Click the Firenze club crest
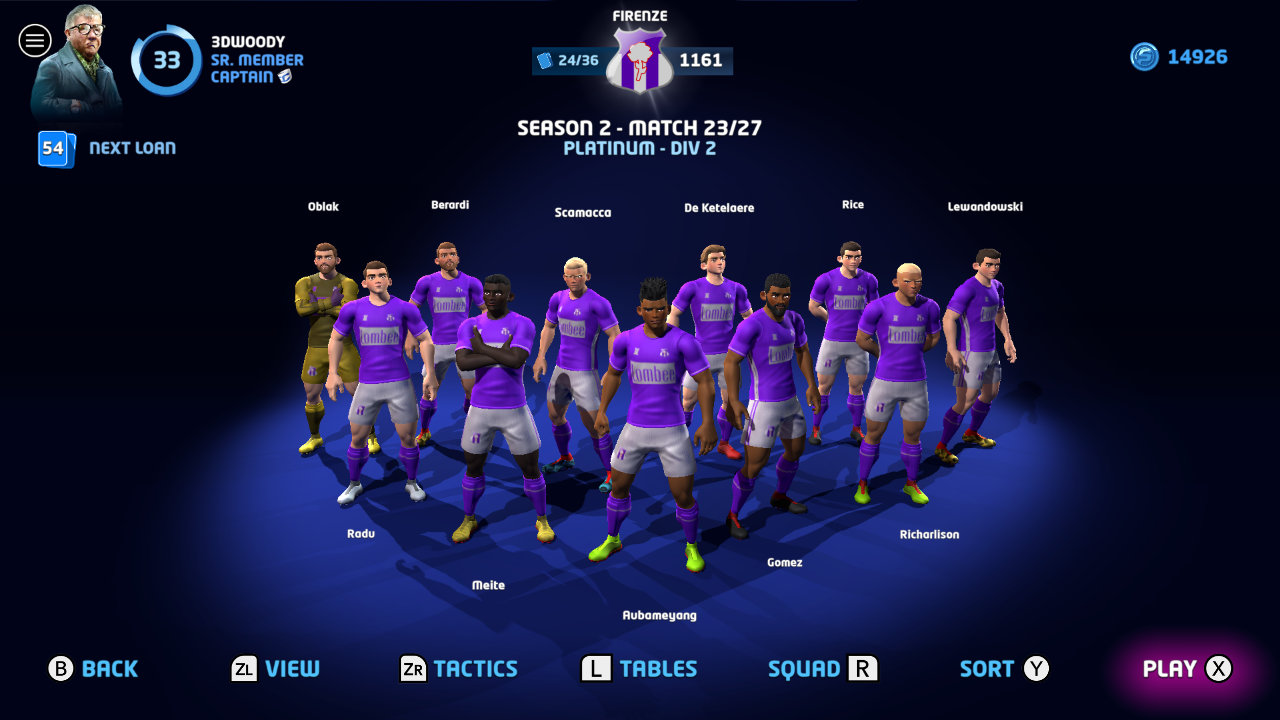Screen dimensions: 1280x720 point(640,56)
